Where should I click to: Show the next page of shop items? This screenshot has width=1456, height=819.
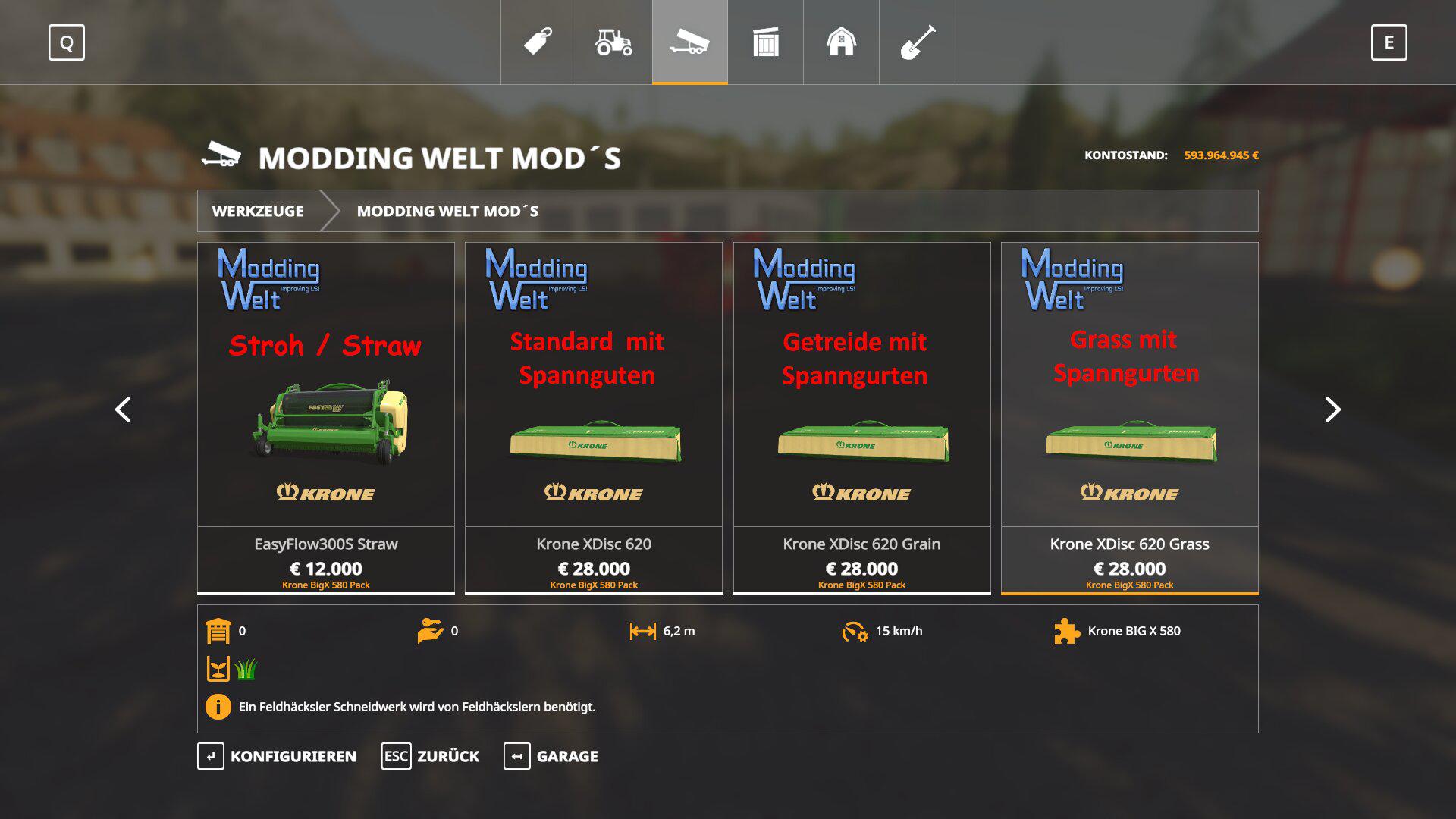coord(1332,409)
